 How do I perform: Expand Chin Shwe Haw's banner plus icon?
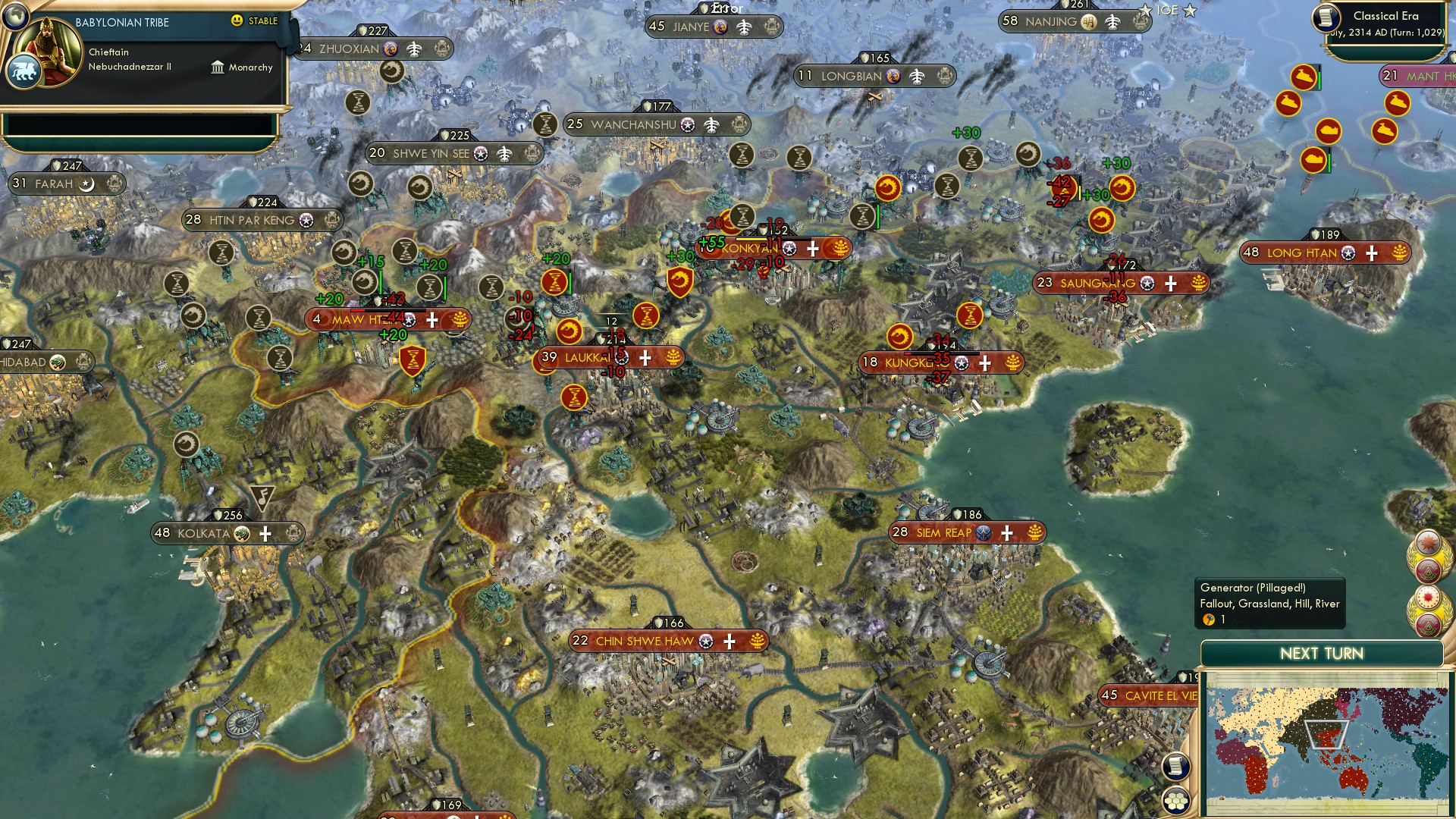(x=729, y=642)
